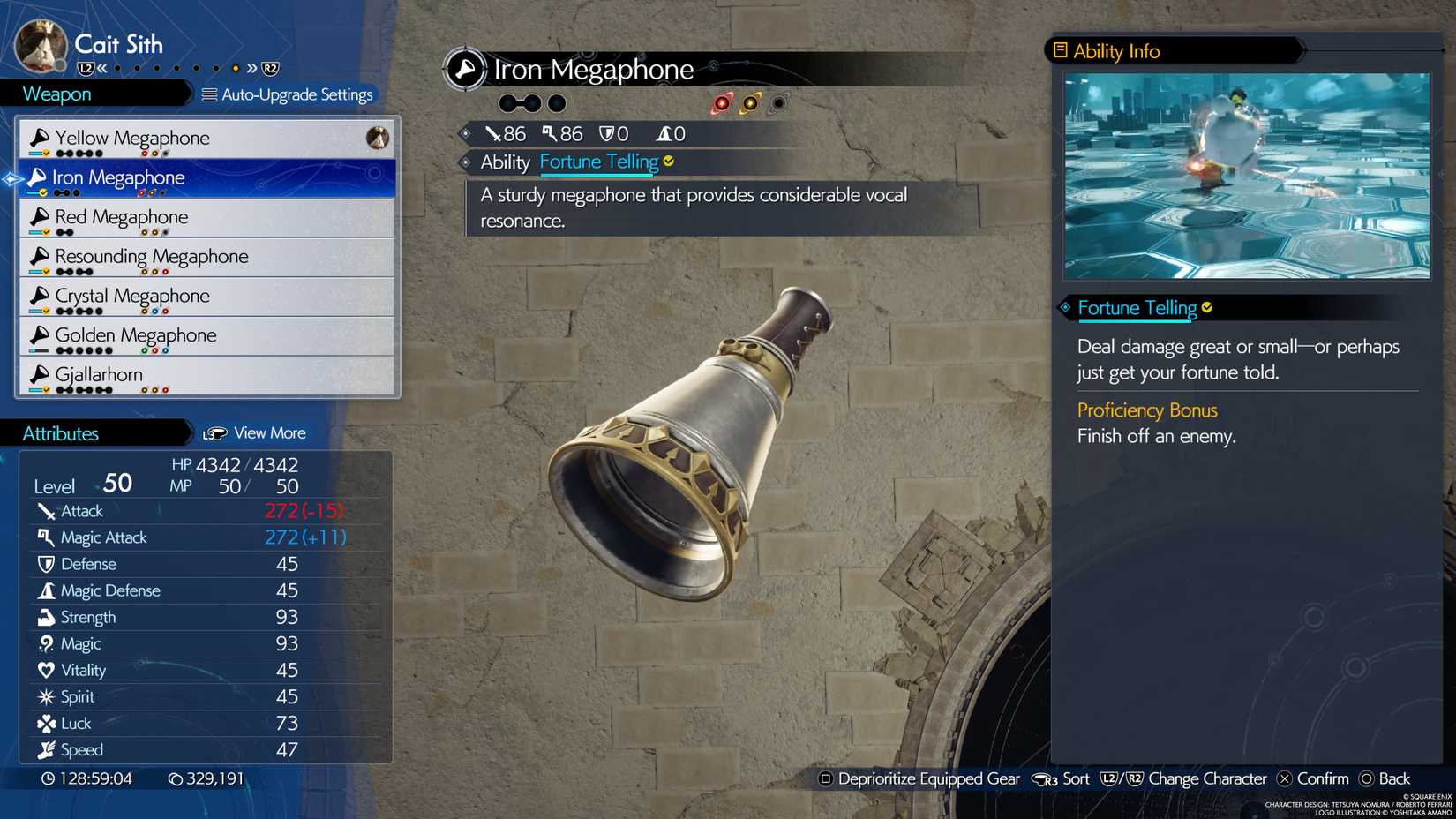This screenshot has width=1456, height=819.
Task: Select the Iron Megaphone weapon icon
Action: click(x=39, y=177)
